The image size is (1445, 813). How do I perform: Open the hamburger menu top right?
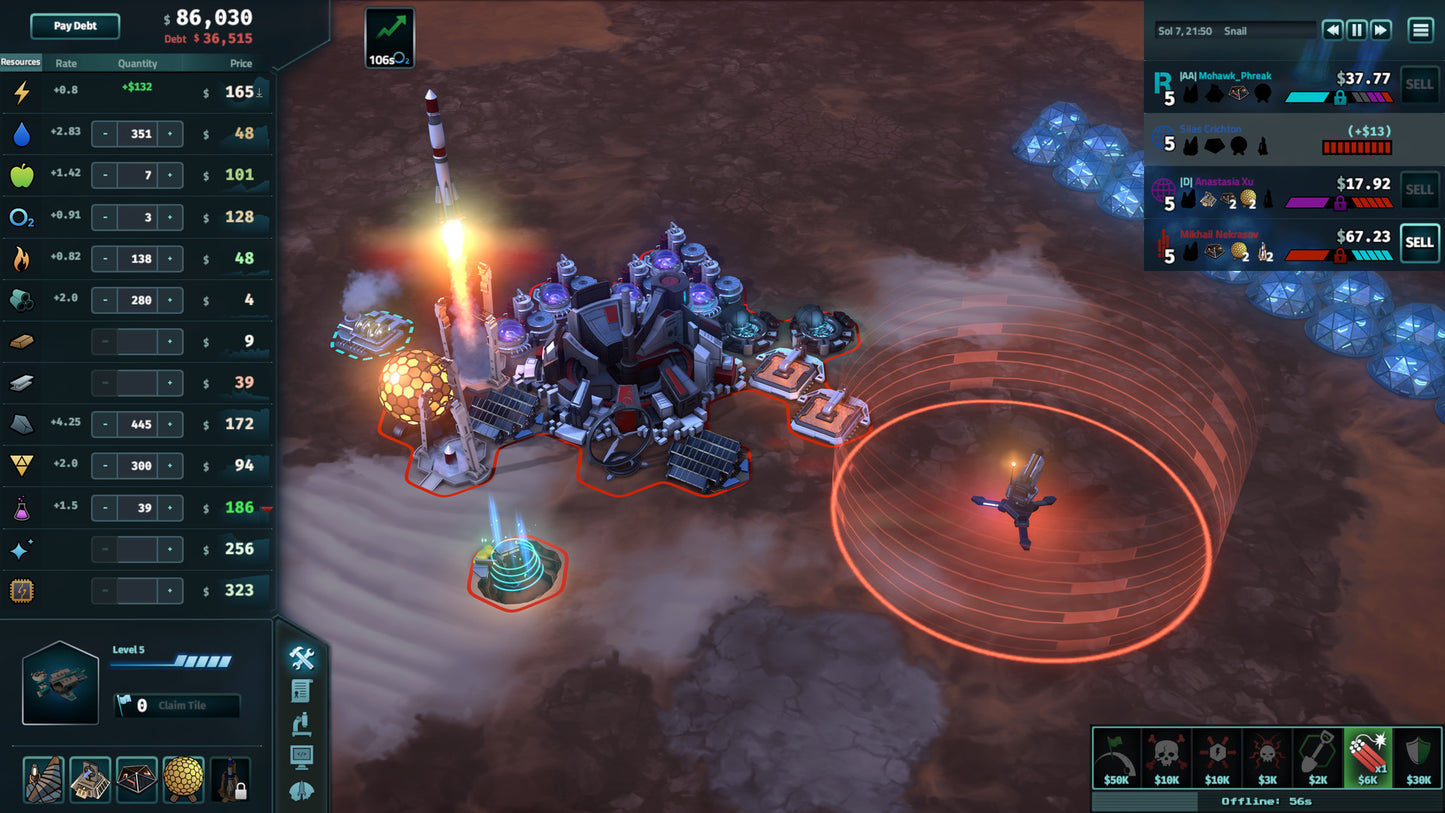(1421, 30)
